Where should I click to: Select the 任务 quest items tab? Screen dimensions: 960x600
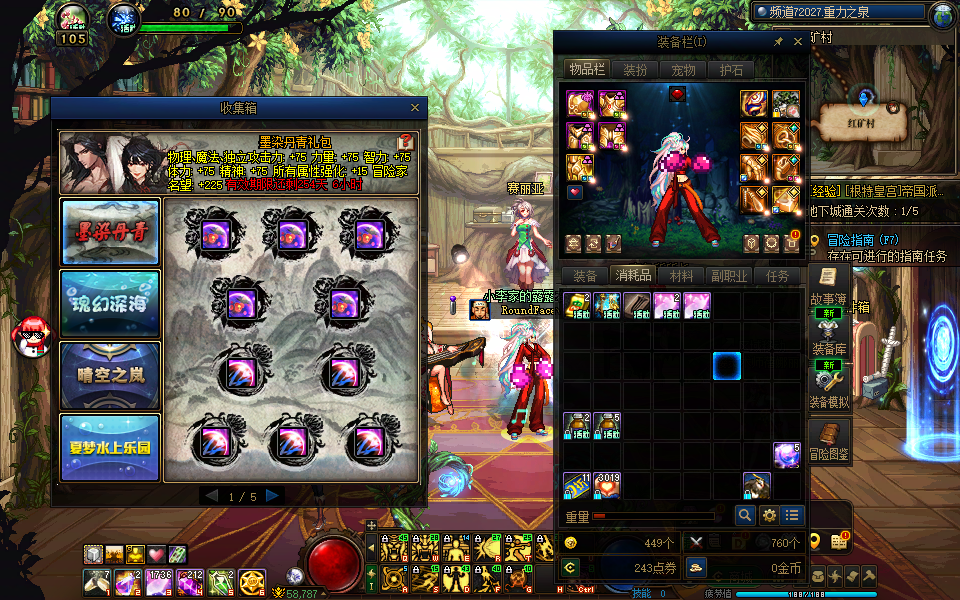pyautogui.click(x=777, y=276)
